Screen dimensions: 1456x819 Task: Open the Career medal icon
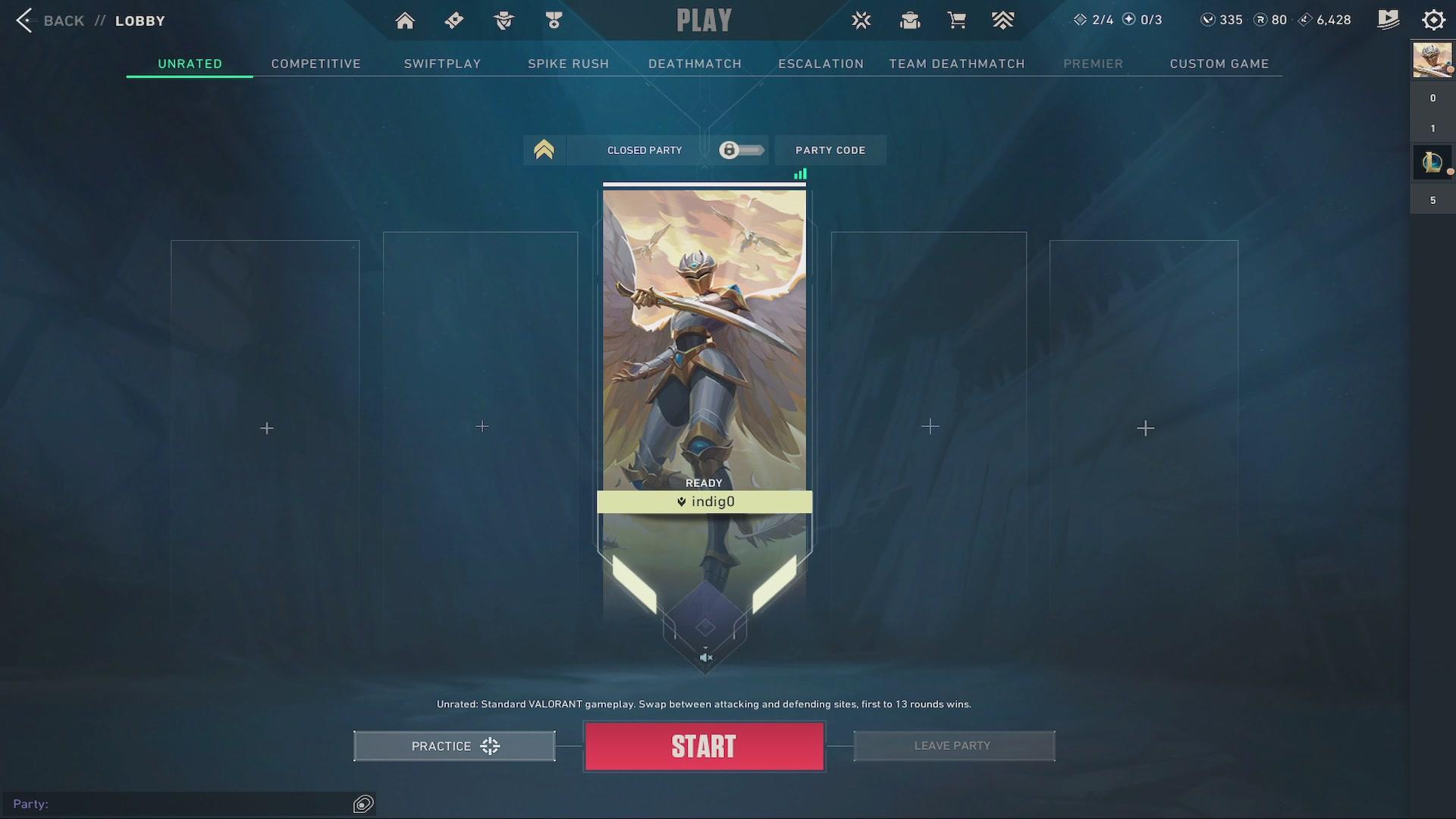click(x=554, y=20)
